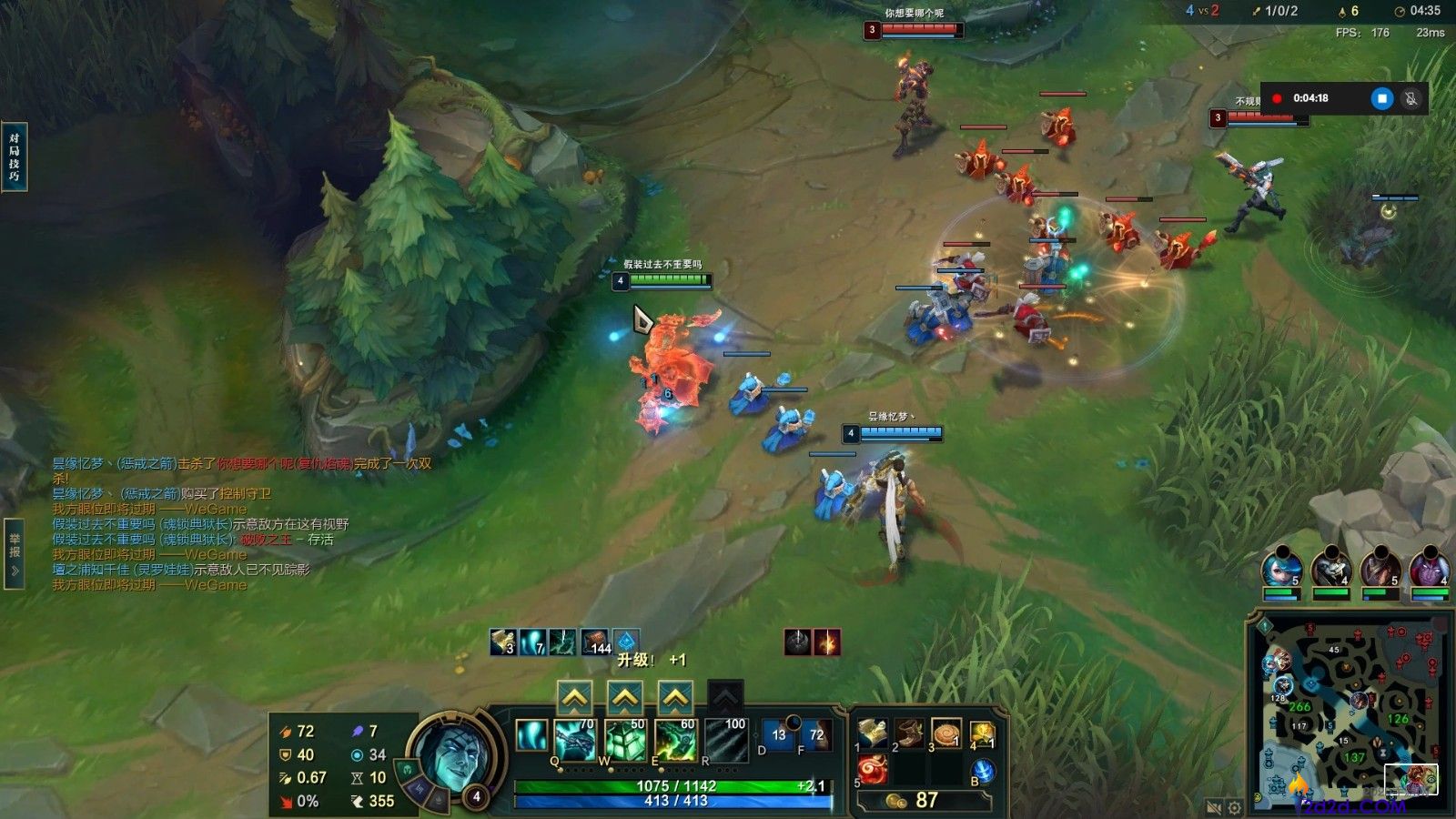Level up the W lantern ability

click(624, 699)
